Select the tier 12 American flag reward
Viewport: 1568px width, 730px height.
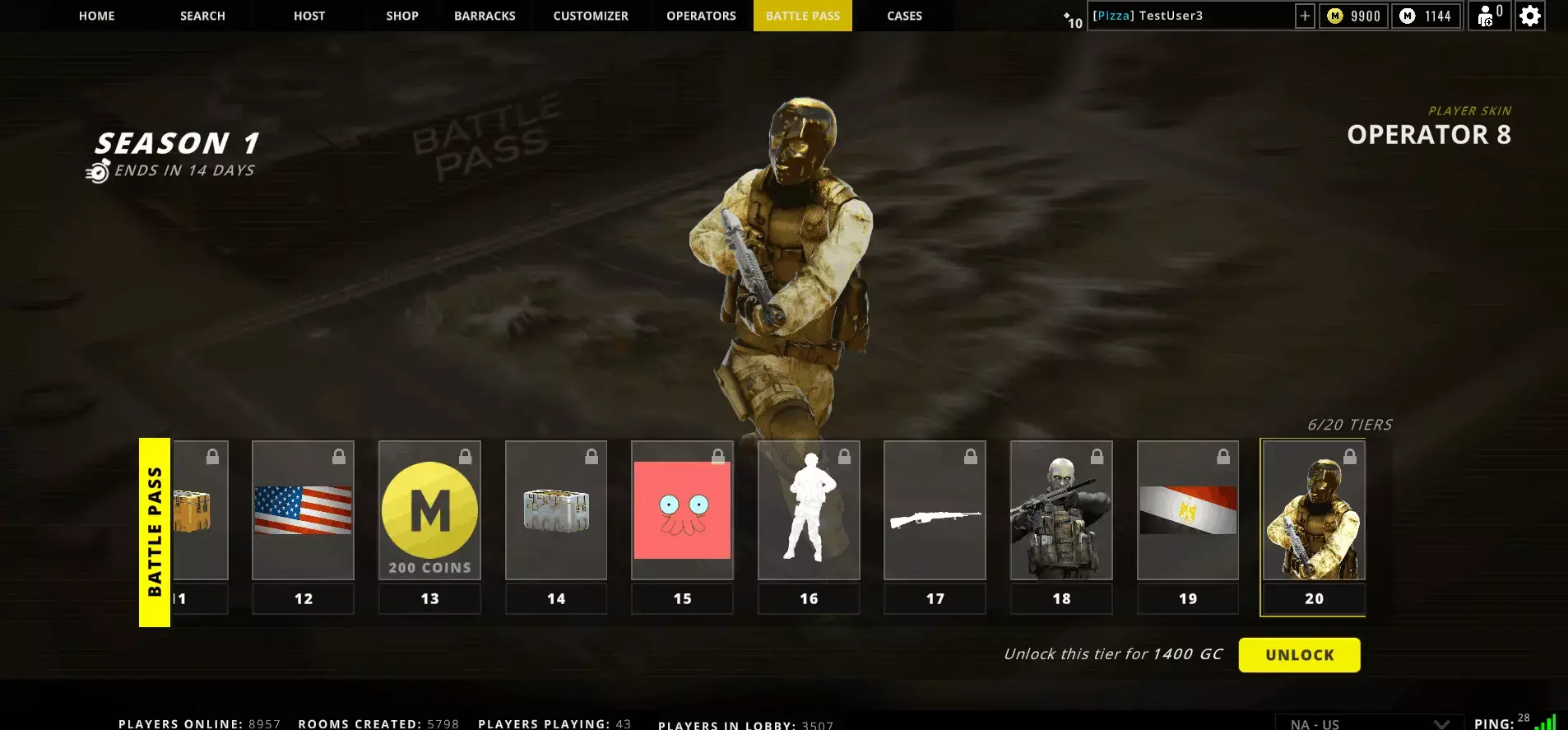pos(303,510)
